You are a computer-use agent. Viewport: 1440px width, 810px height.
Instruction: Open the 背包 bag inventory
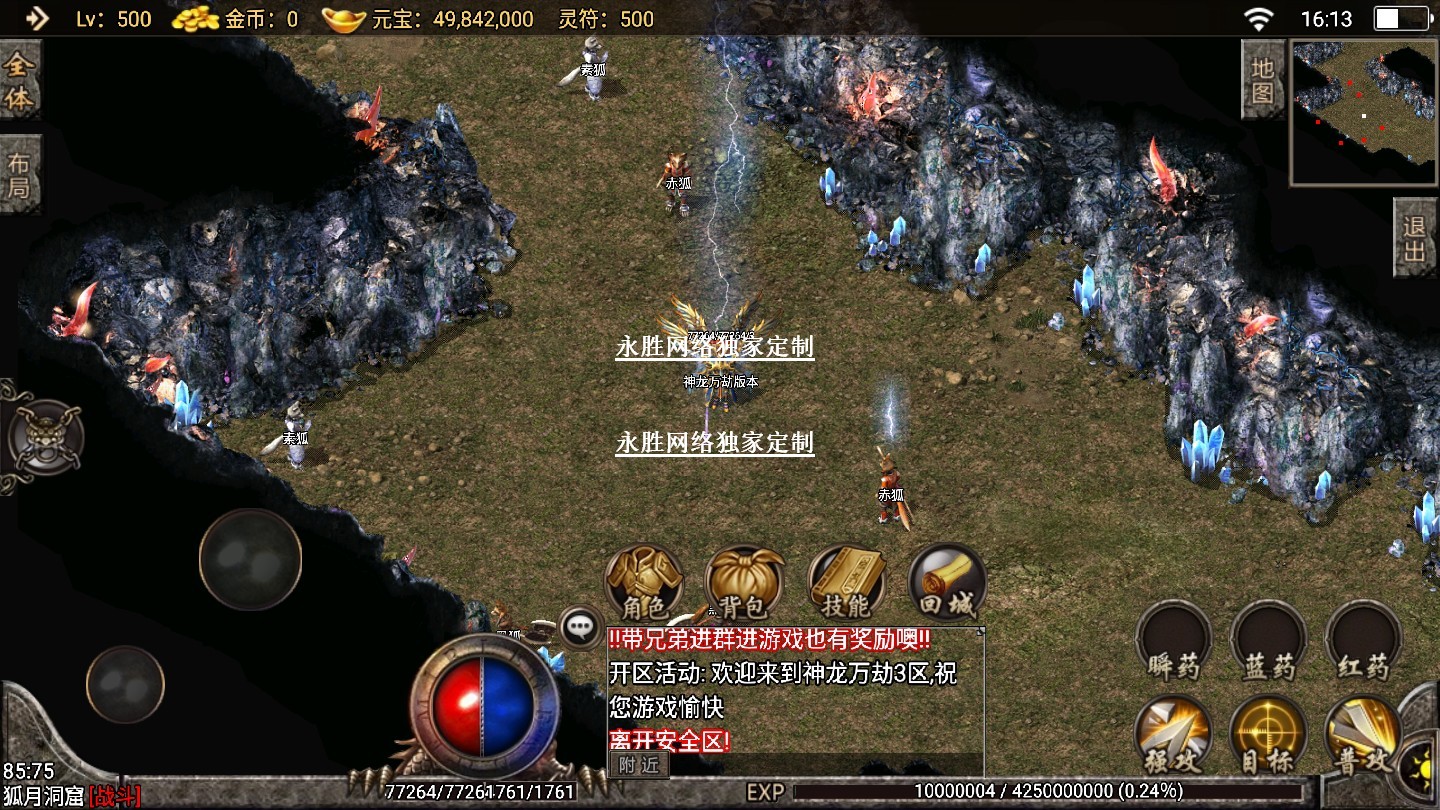click(x=745, y=582)
